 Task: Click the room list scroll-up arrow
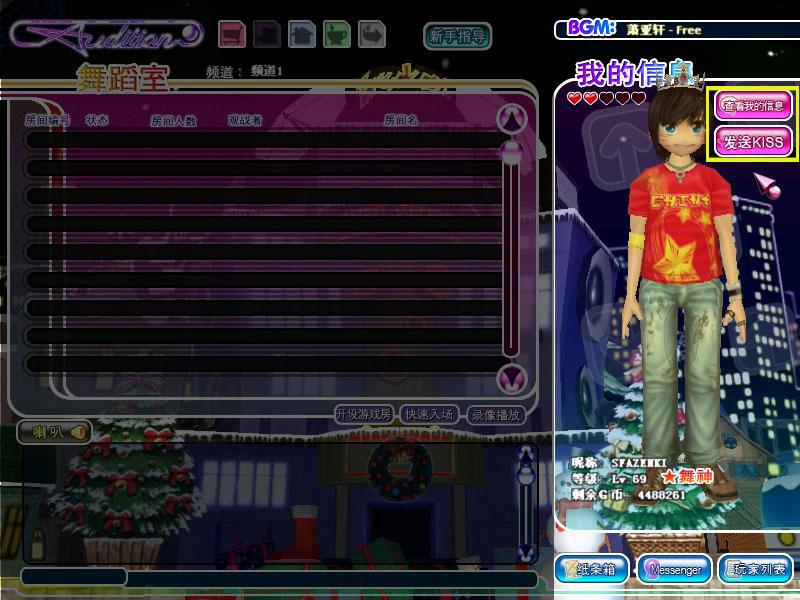(512, 119)
